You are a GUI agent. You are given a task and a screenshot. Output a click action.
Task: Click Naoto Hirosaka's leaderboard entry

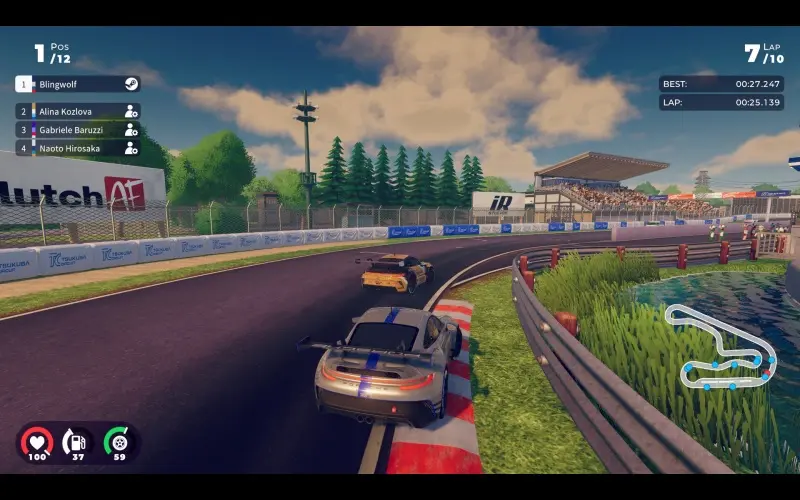77,148
